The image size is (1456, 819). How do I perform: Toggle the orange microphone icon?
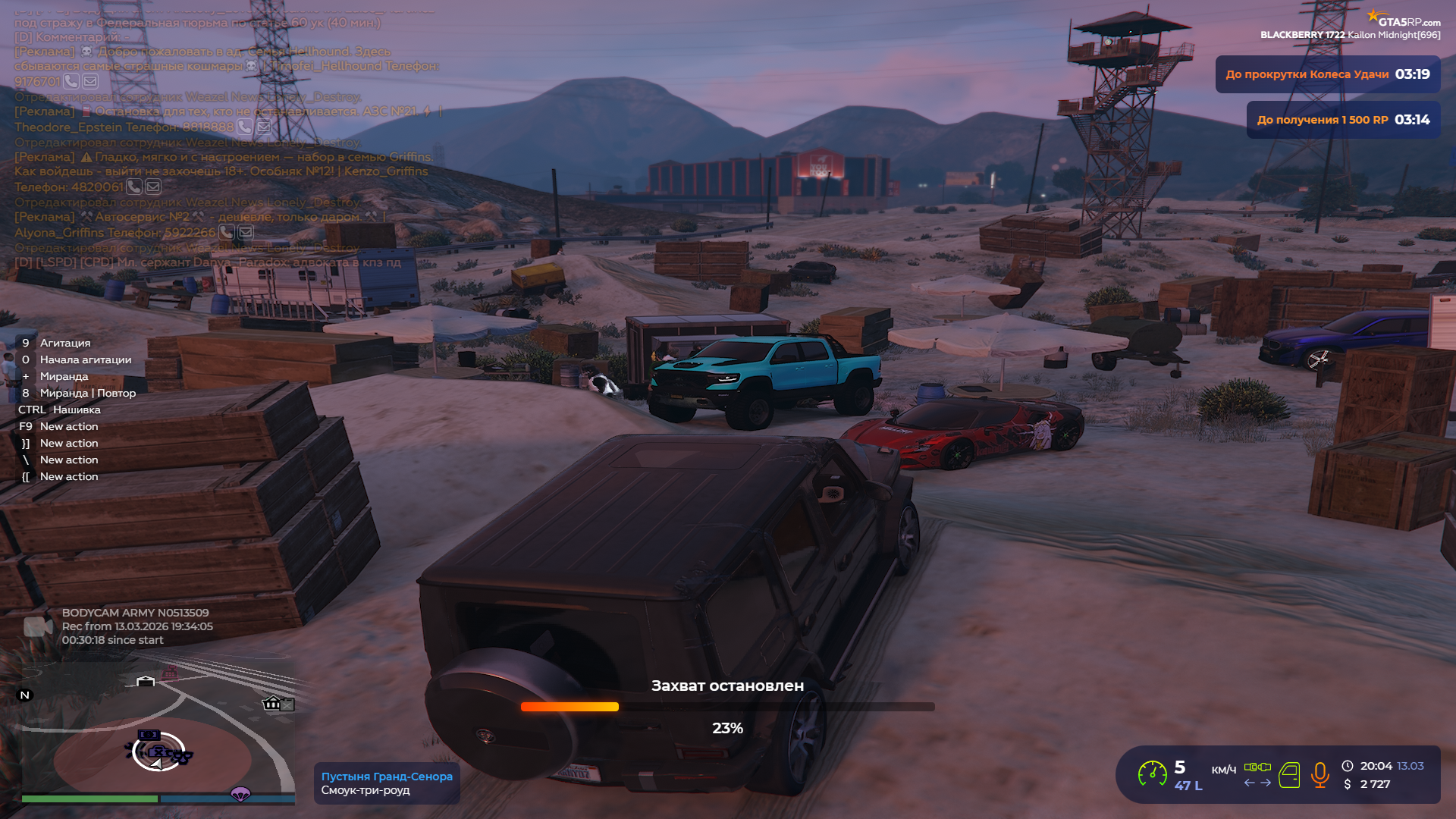point(1319,774)
